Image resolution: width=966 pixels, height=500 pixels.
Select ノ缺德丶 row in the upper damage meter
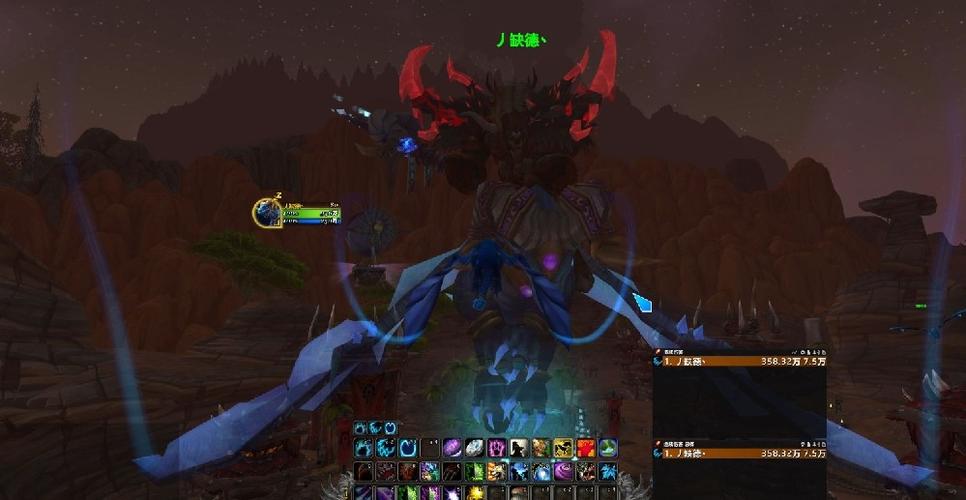click(x=740, y=362)
